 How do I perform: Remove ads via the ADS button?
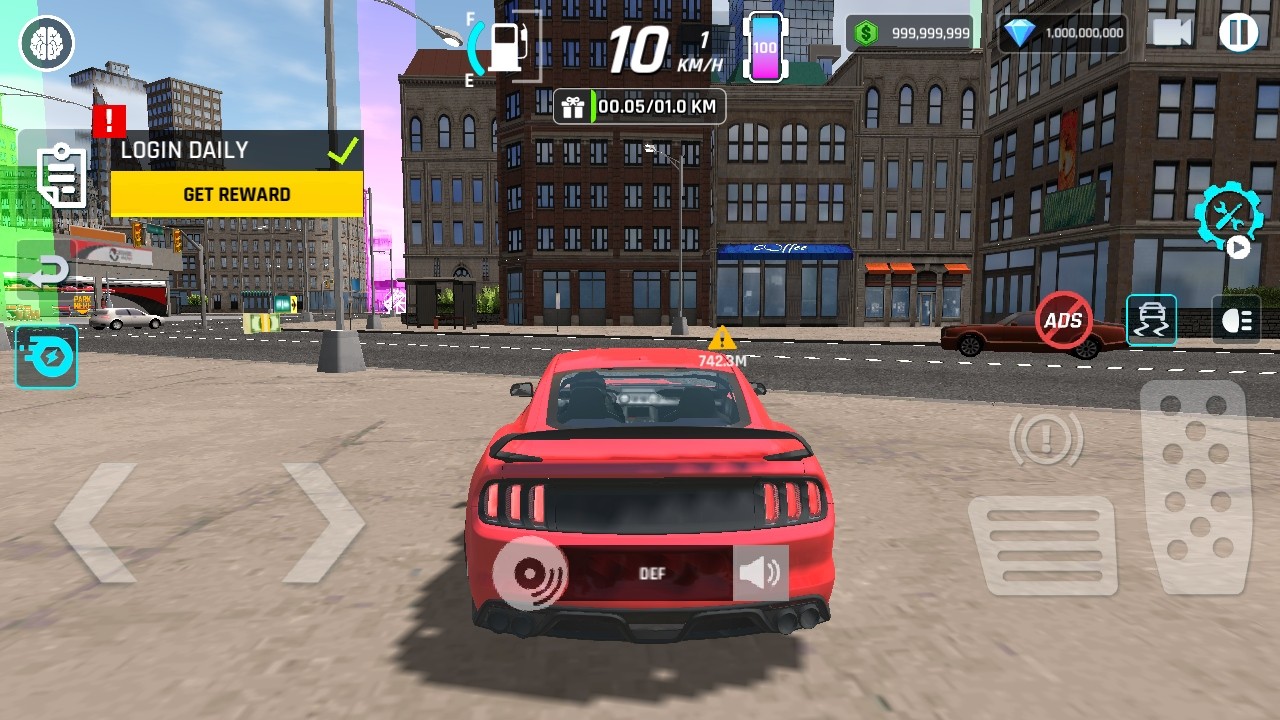(x=1063, y=320)
